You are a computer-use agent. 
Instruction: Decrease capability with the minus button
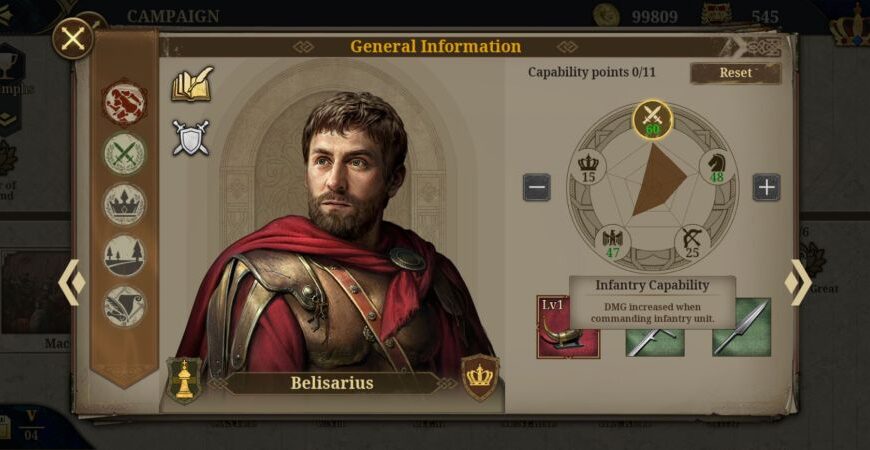[x=537, y=187]
